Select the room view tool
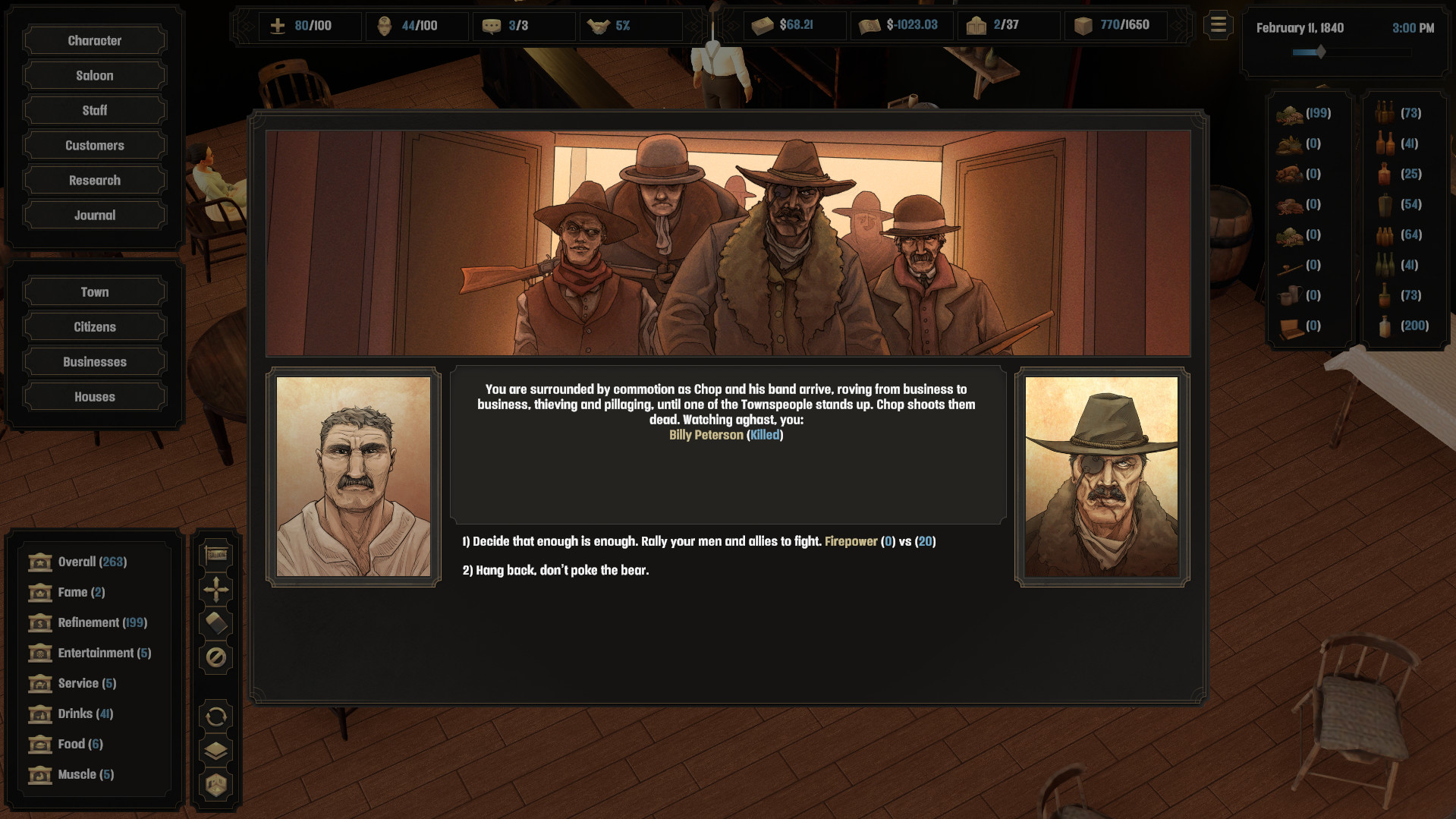The width and height of the screenshot is (1456, 819). coord(215,785)
